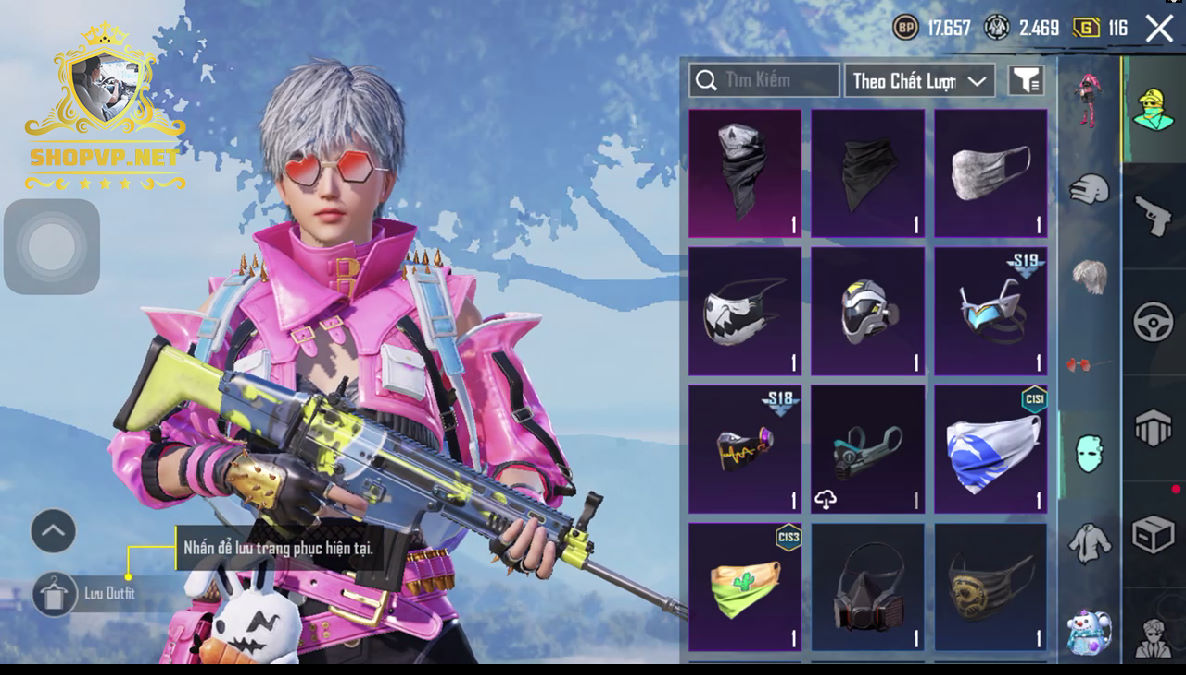Screen dimensions: 1186x675
Task: Choose the grey cloth face mask
Action: point(991,173)
